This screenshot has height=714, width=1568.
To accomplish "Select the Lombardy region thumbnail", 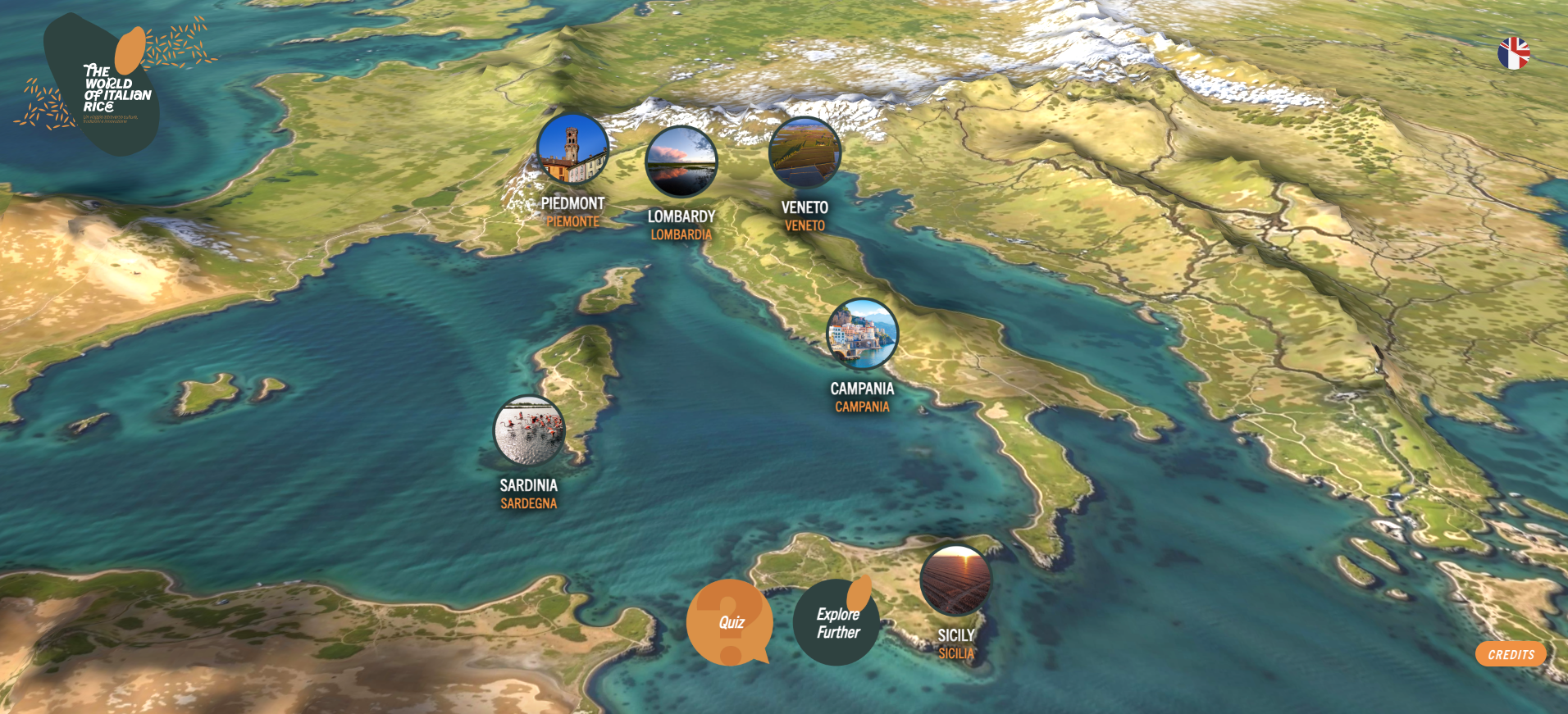I will click(681, 161).
